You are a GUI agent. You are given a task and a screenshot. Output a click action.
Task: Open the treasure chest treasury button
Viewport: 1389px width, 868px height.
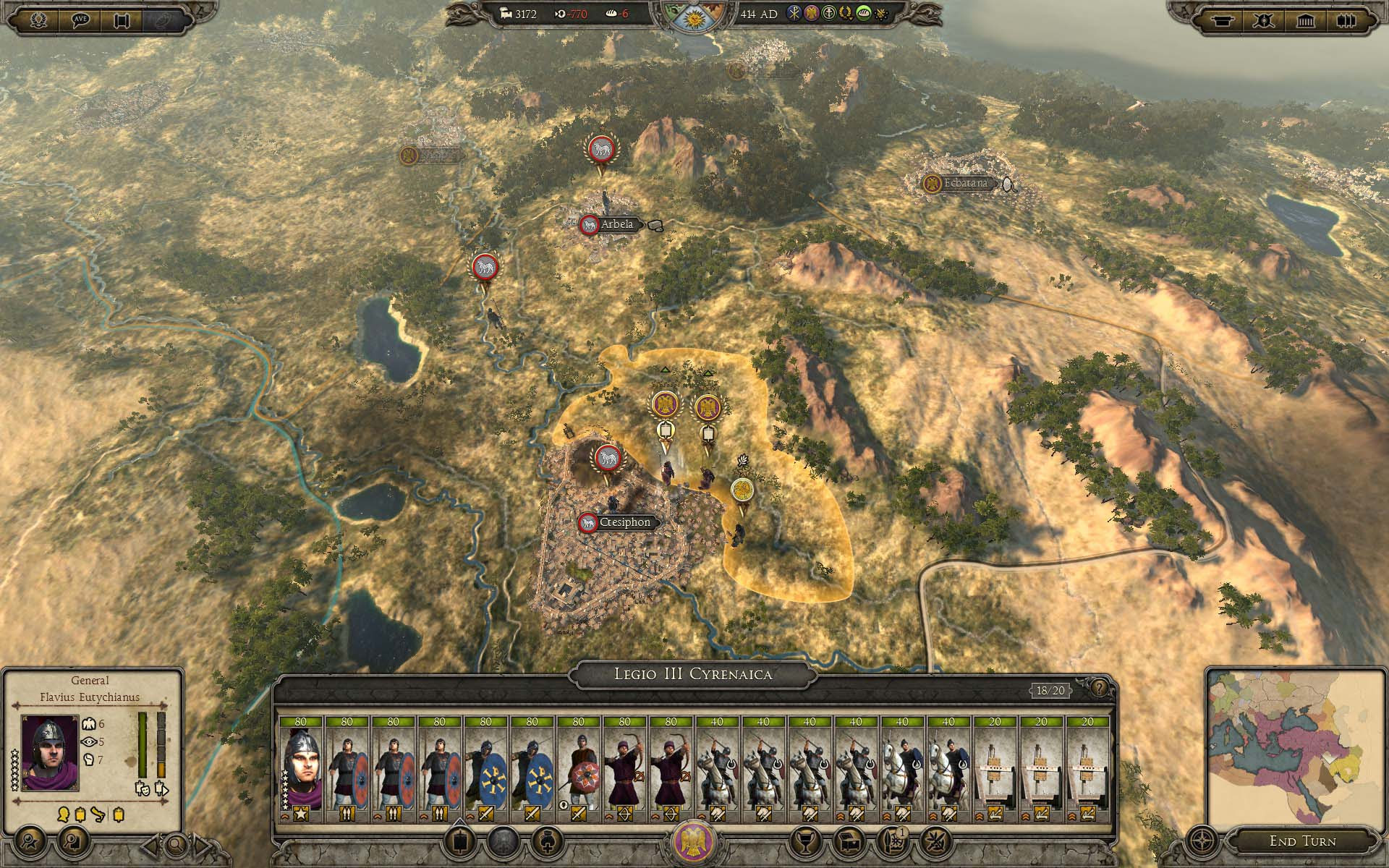click(x=848, y=841)
